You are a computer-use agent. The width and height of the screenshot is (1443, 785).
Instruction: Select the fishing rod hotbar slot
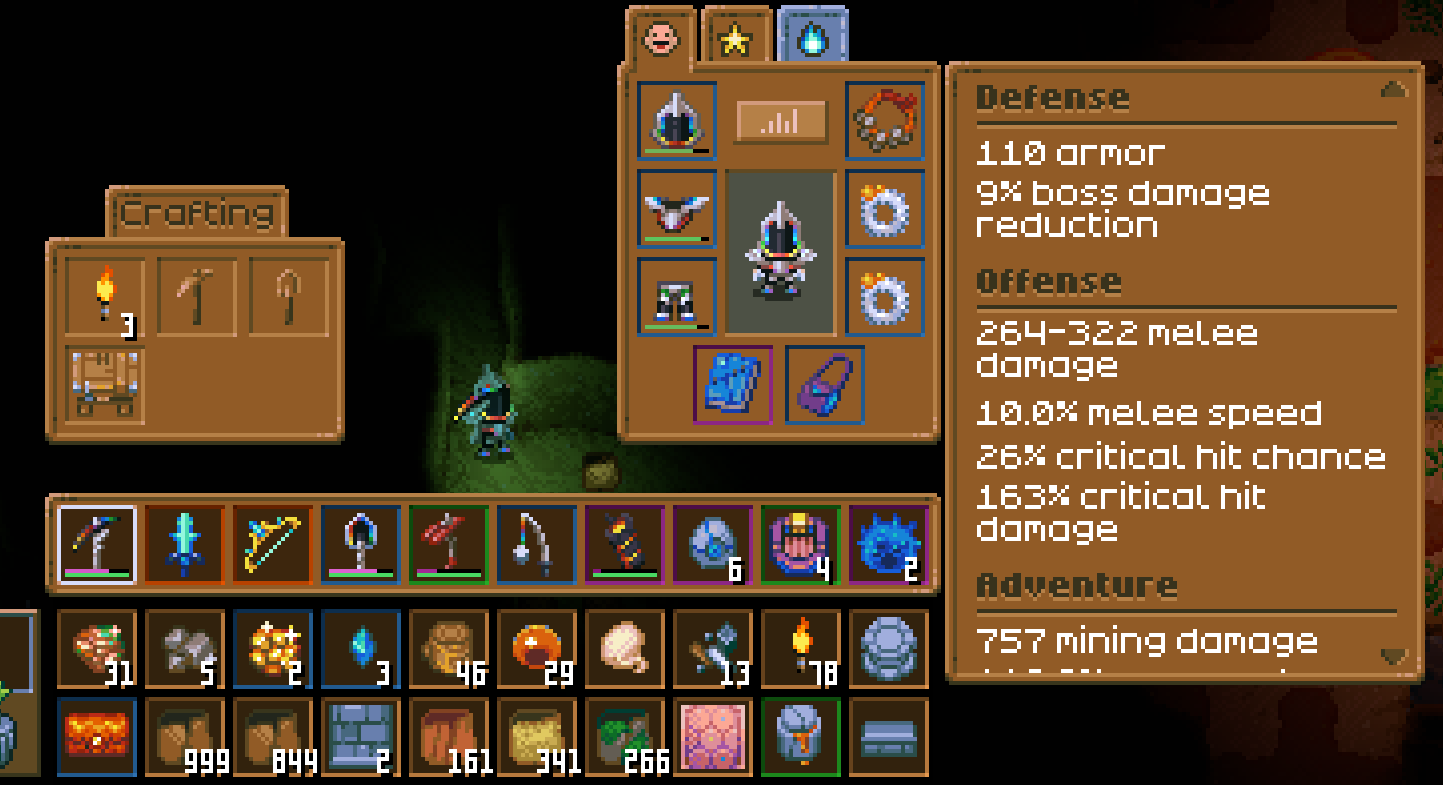(x=537, y=545)
